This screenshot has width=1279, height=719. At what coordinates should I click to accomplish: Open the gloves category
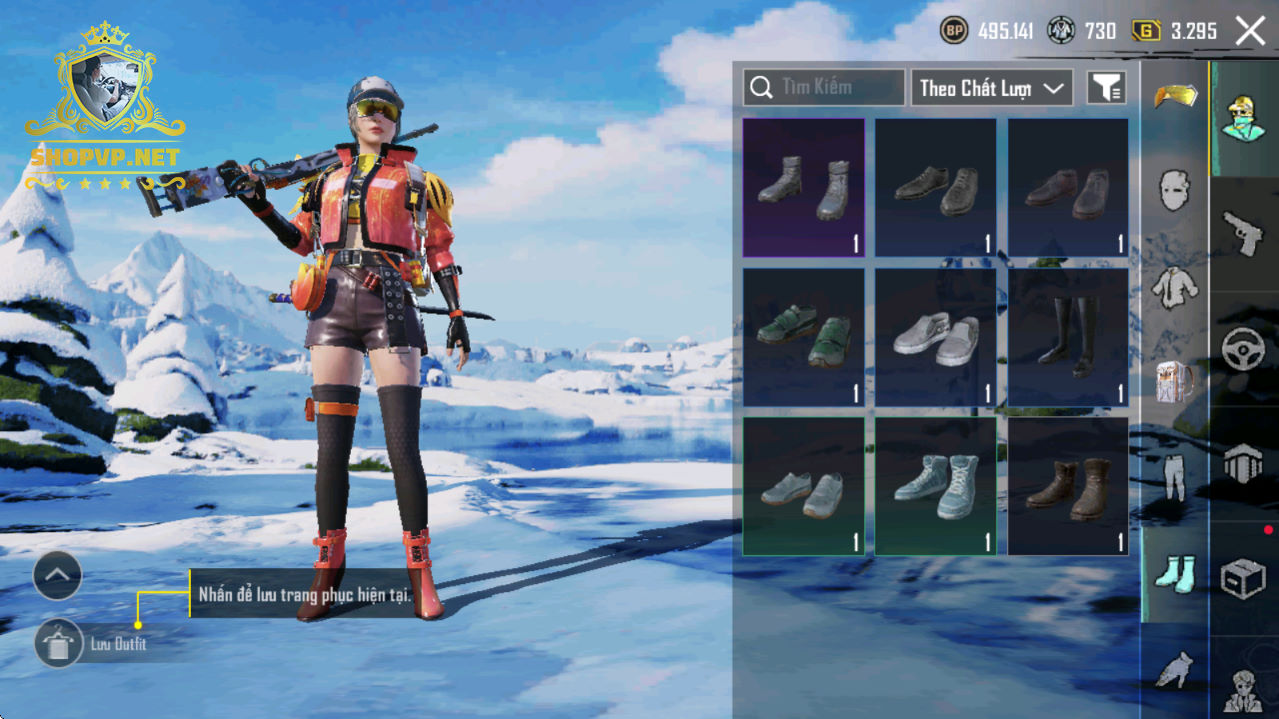1174,668
